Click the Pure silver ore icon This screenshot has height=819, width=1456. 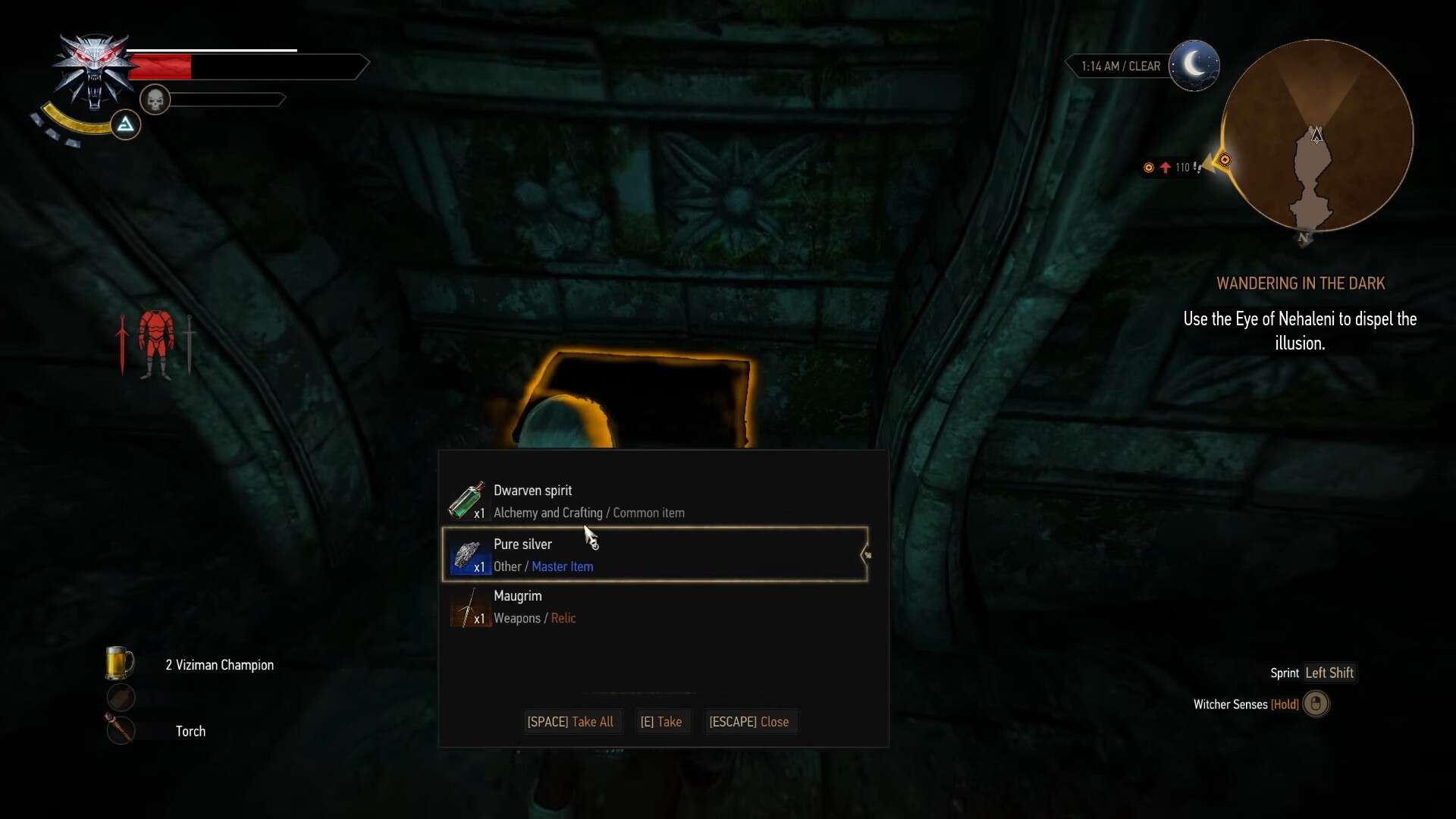[468, 555]
